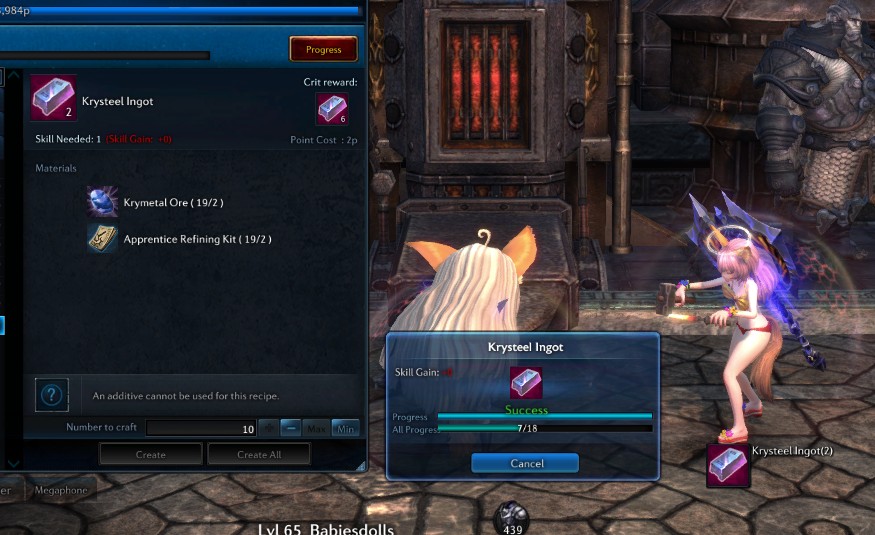The image size is (875, 535).
Task: Click the Krysteel Ingot(2) loot notification icon
Action: coord(728,465)
